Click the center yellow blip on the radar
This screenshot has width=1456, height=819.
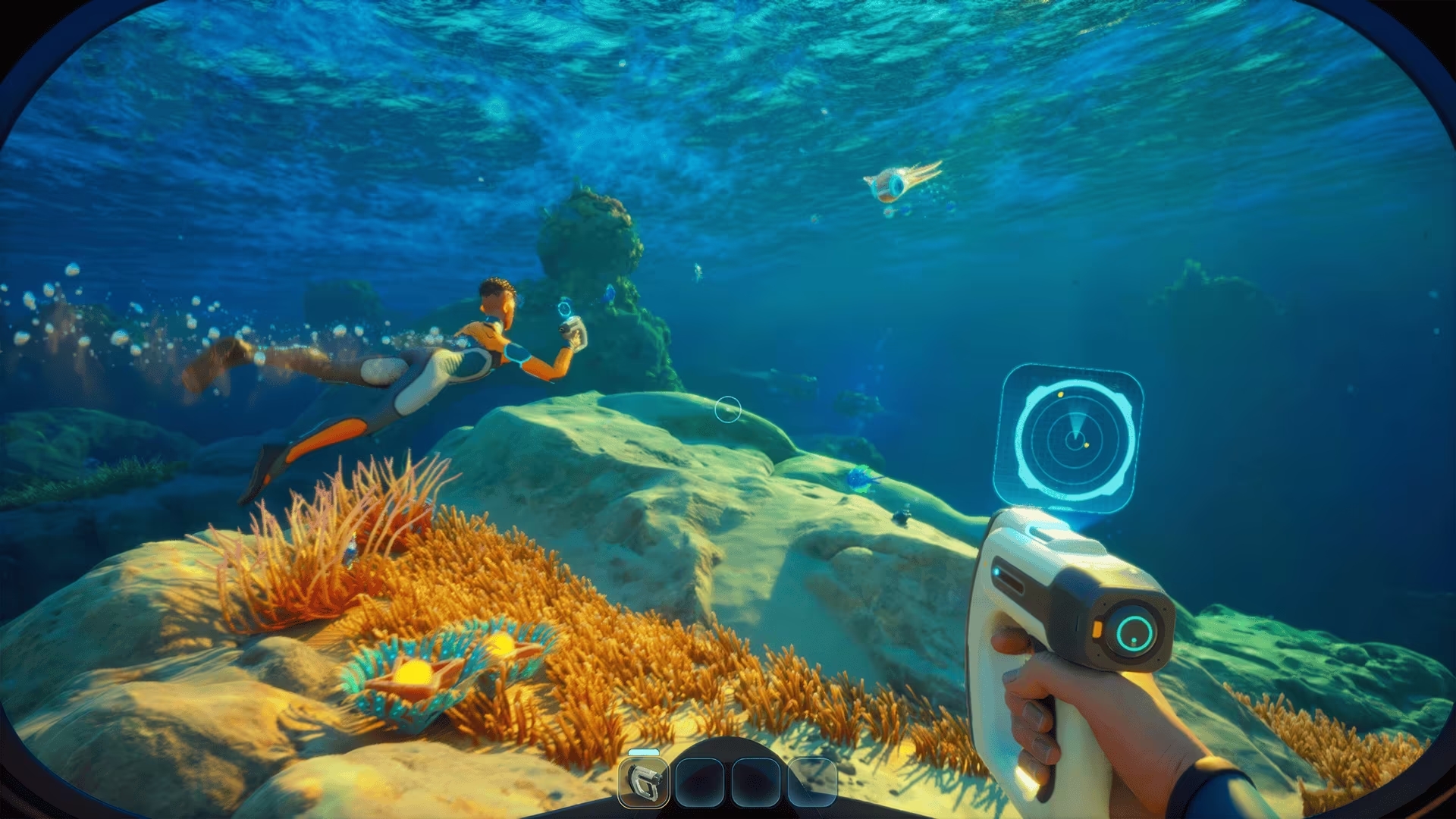(x=1087, y=445)
